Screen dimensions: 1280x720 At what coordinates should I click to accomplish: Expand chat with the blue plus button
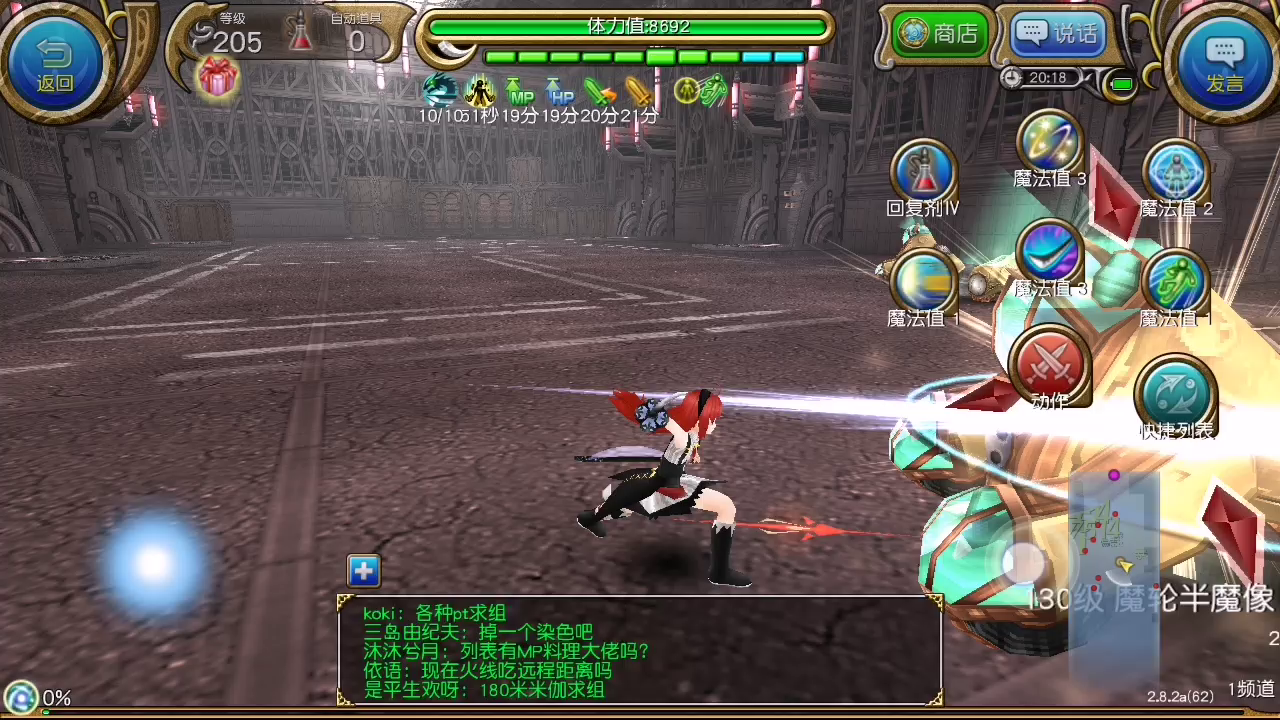point(364,571)
